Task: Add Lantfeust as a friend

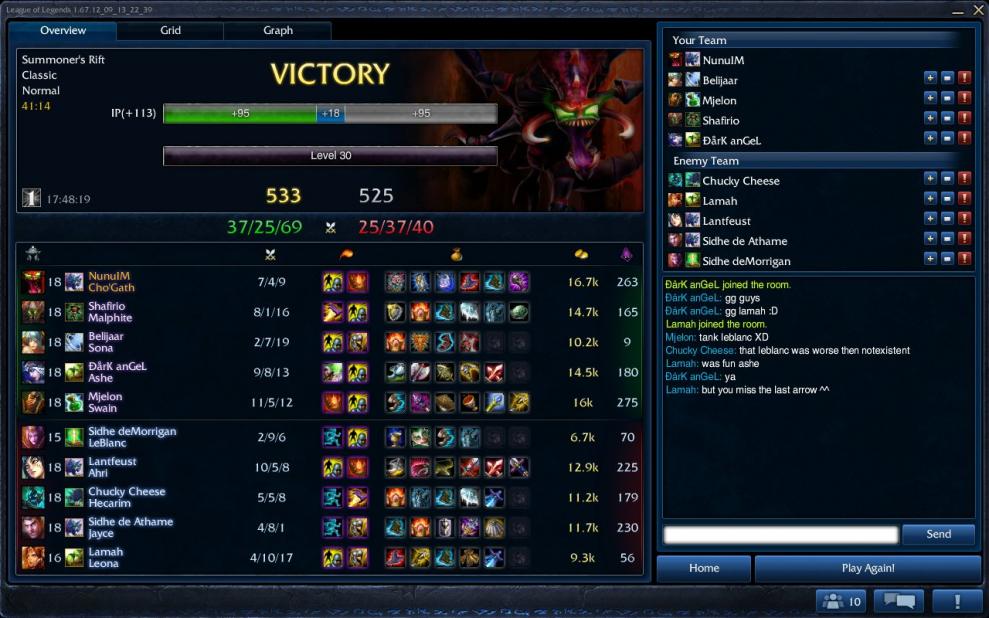Action: [x=930, y=220]
